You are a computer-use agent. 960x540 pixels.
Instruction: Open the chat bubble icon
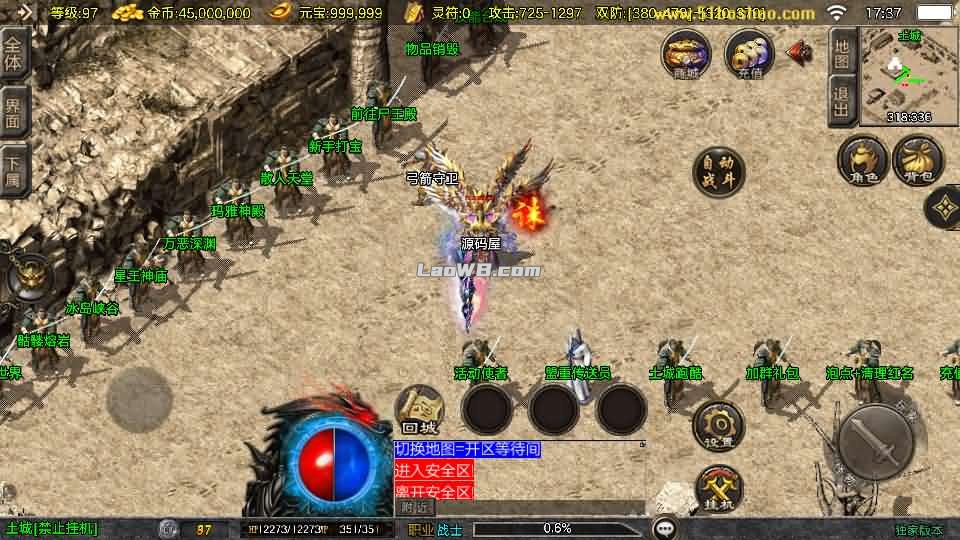(664, 528)
